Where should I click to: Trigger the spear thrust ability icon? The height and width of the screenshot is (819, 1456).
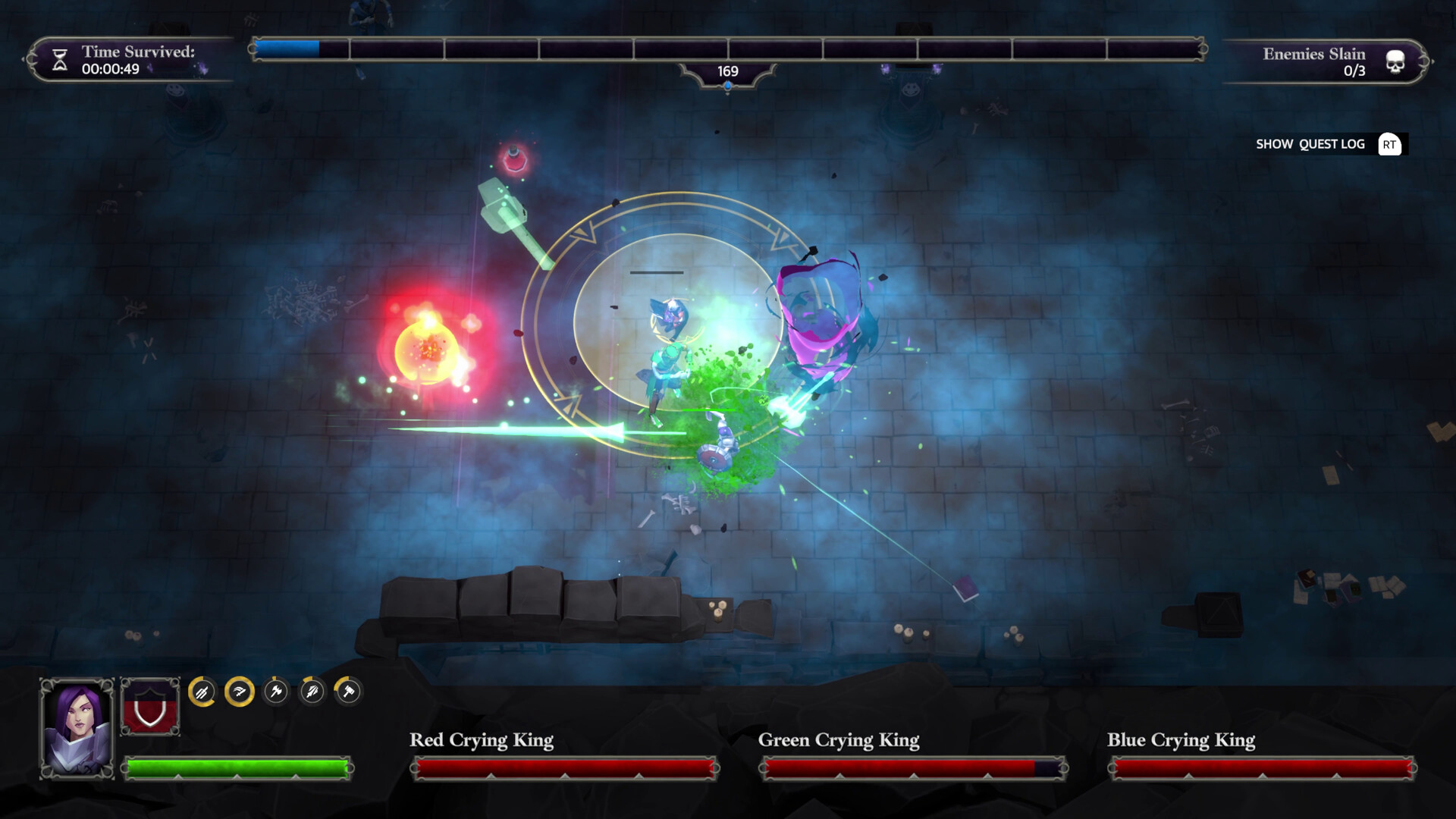(x=312, y=692)
